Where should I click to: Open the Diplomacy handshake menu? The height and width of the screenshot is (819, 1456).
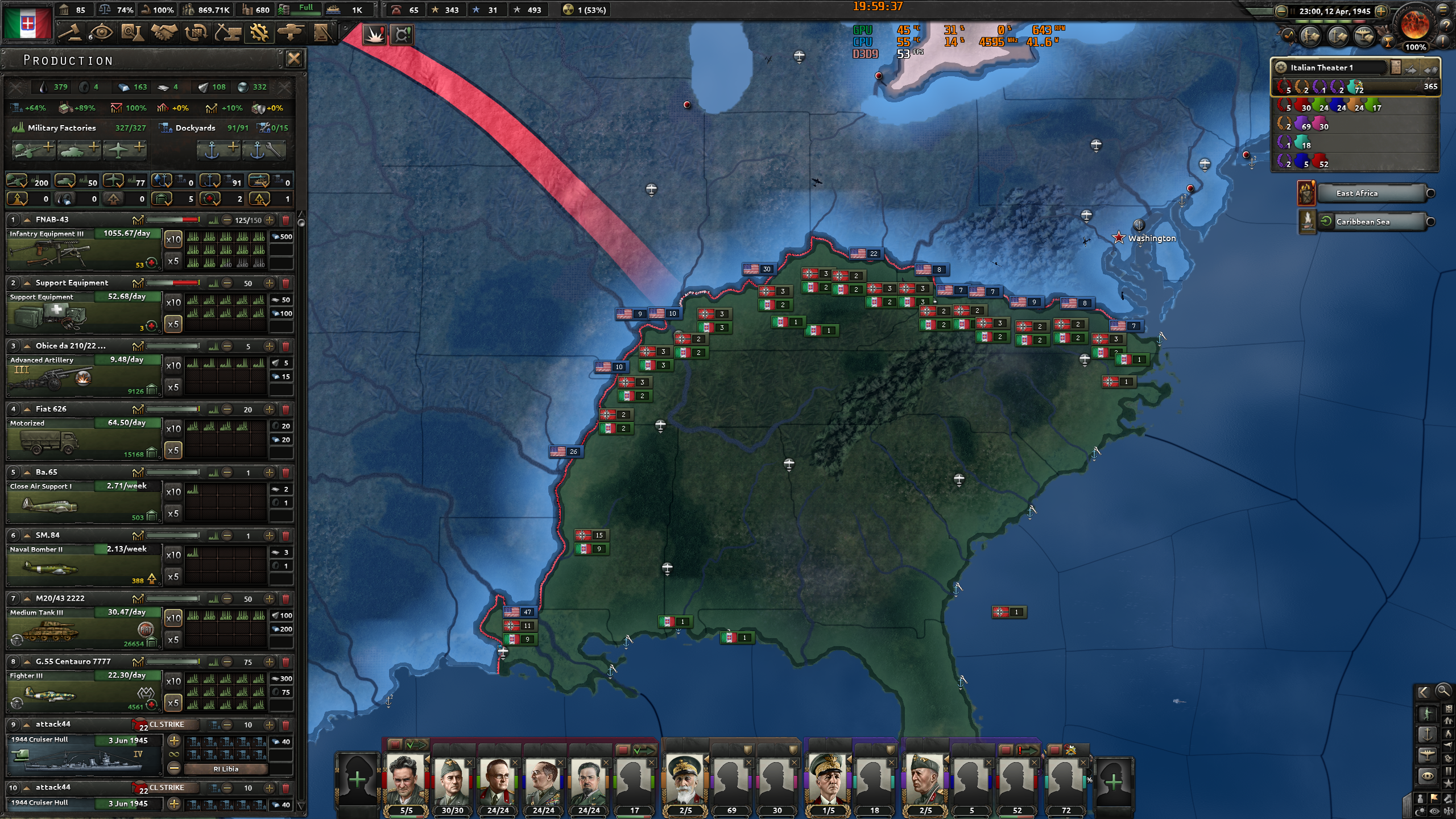click(x=164, y=33)
